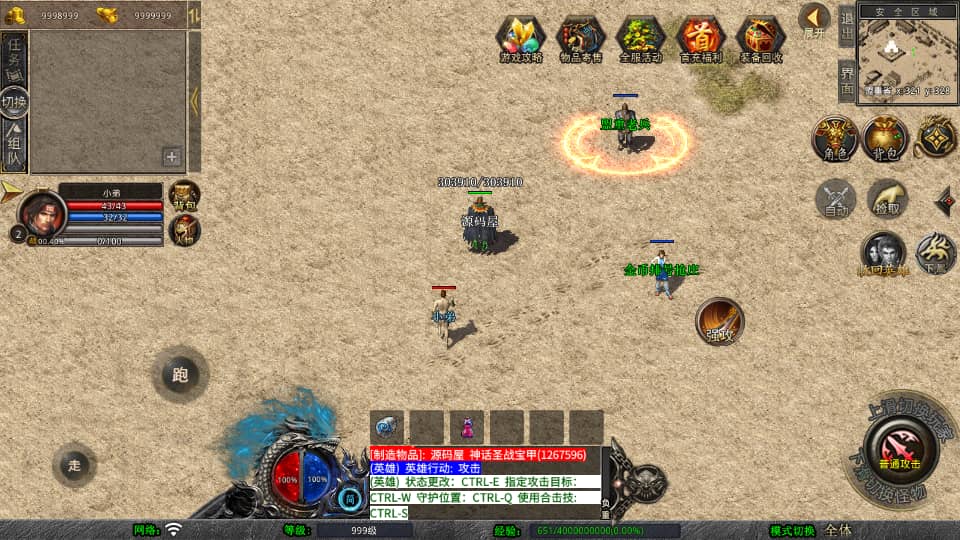Click the 走 walk button

tap(75, 465)
